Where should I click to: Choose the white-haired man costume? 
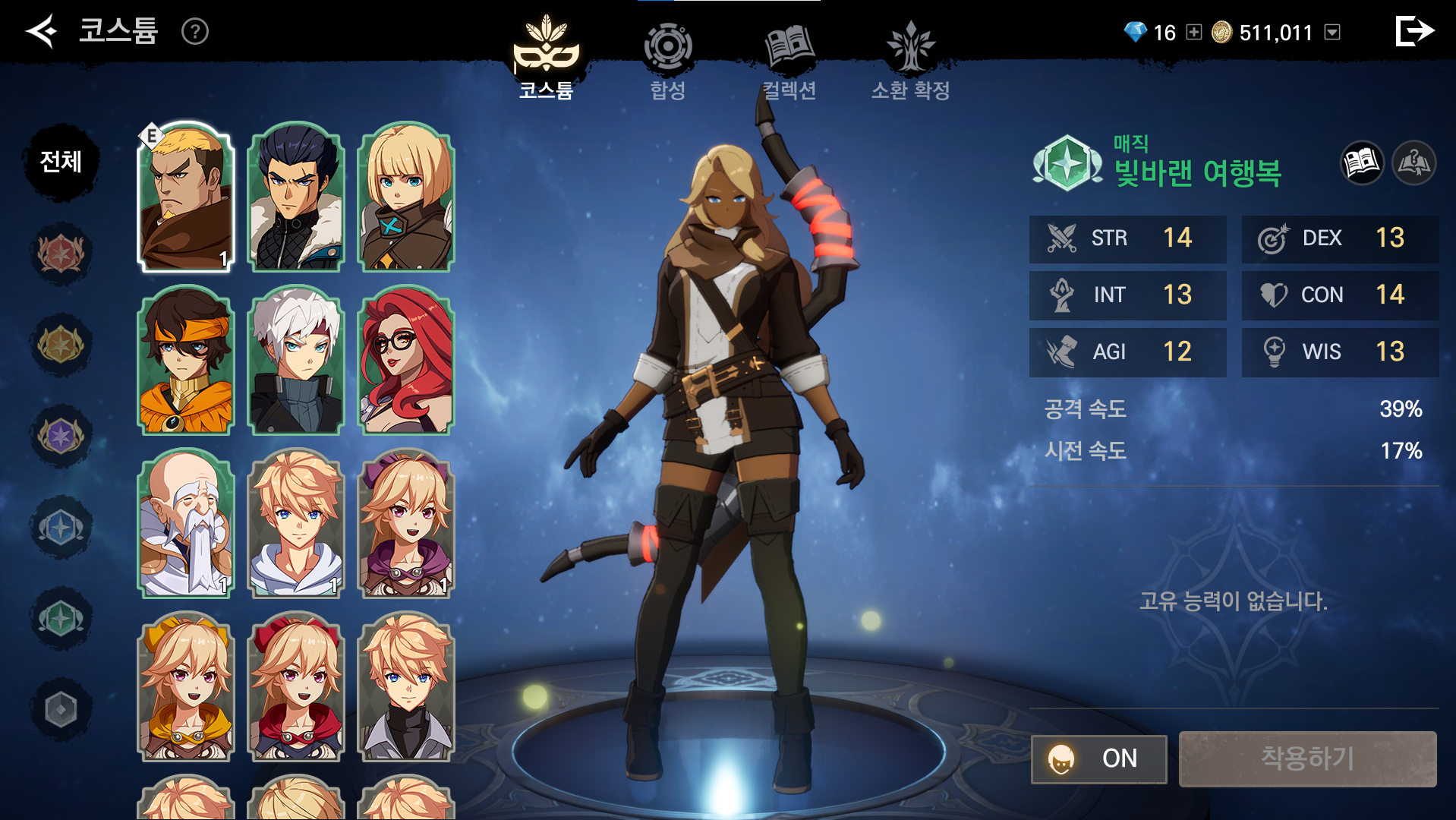pos(296,361)
